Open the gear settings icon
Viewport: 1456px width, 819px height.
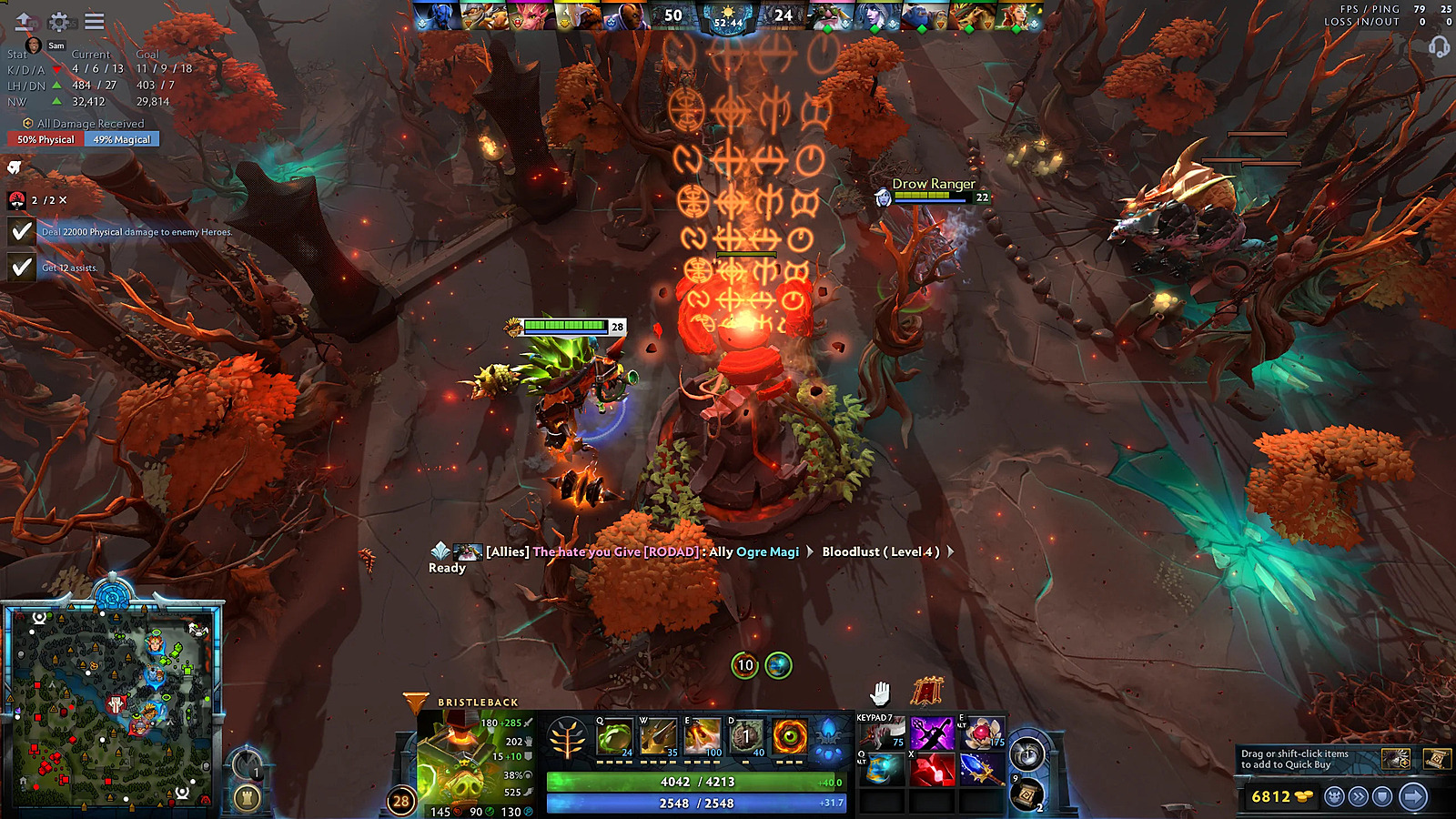click(59, 22)
